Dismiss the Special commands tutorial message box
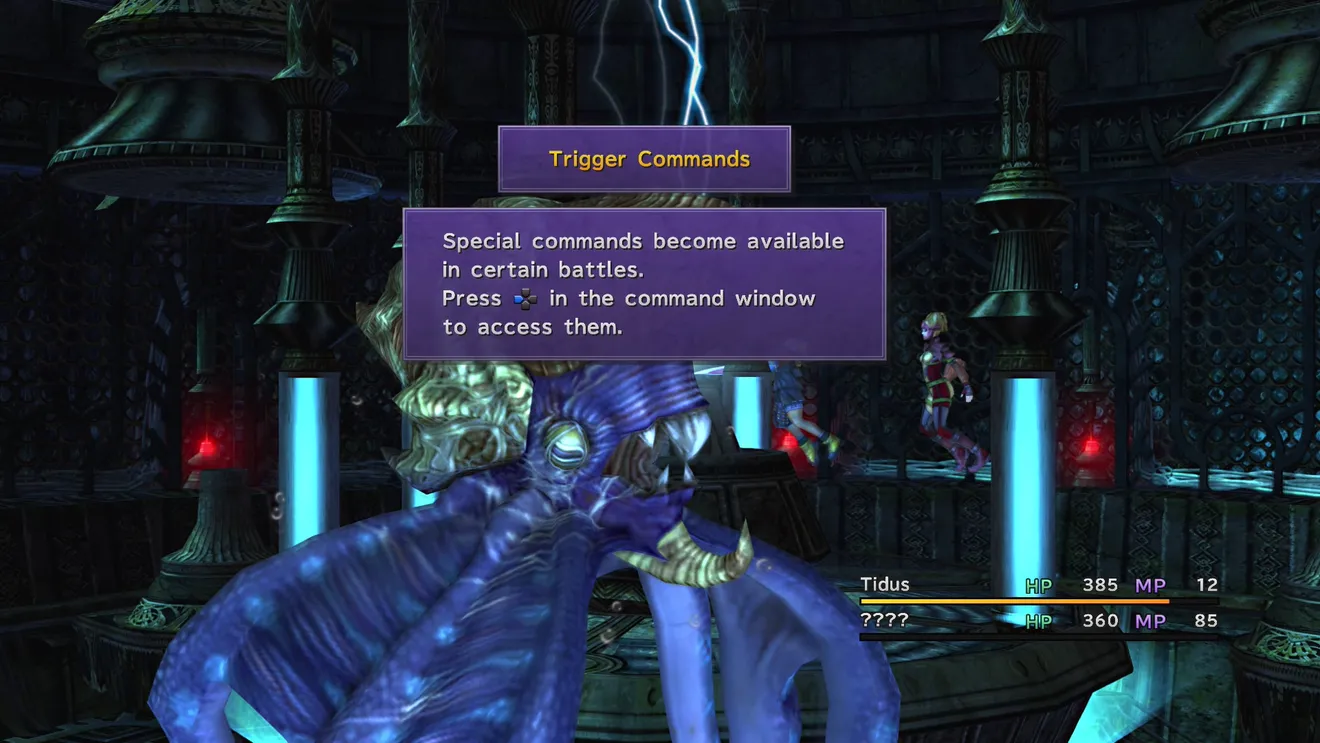The height and width of the screenshot is (743, 1320). (644, 284)
